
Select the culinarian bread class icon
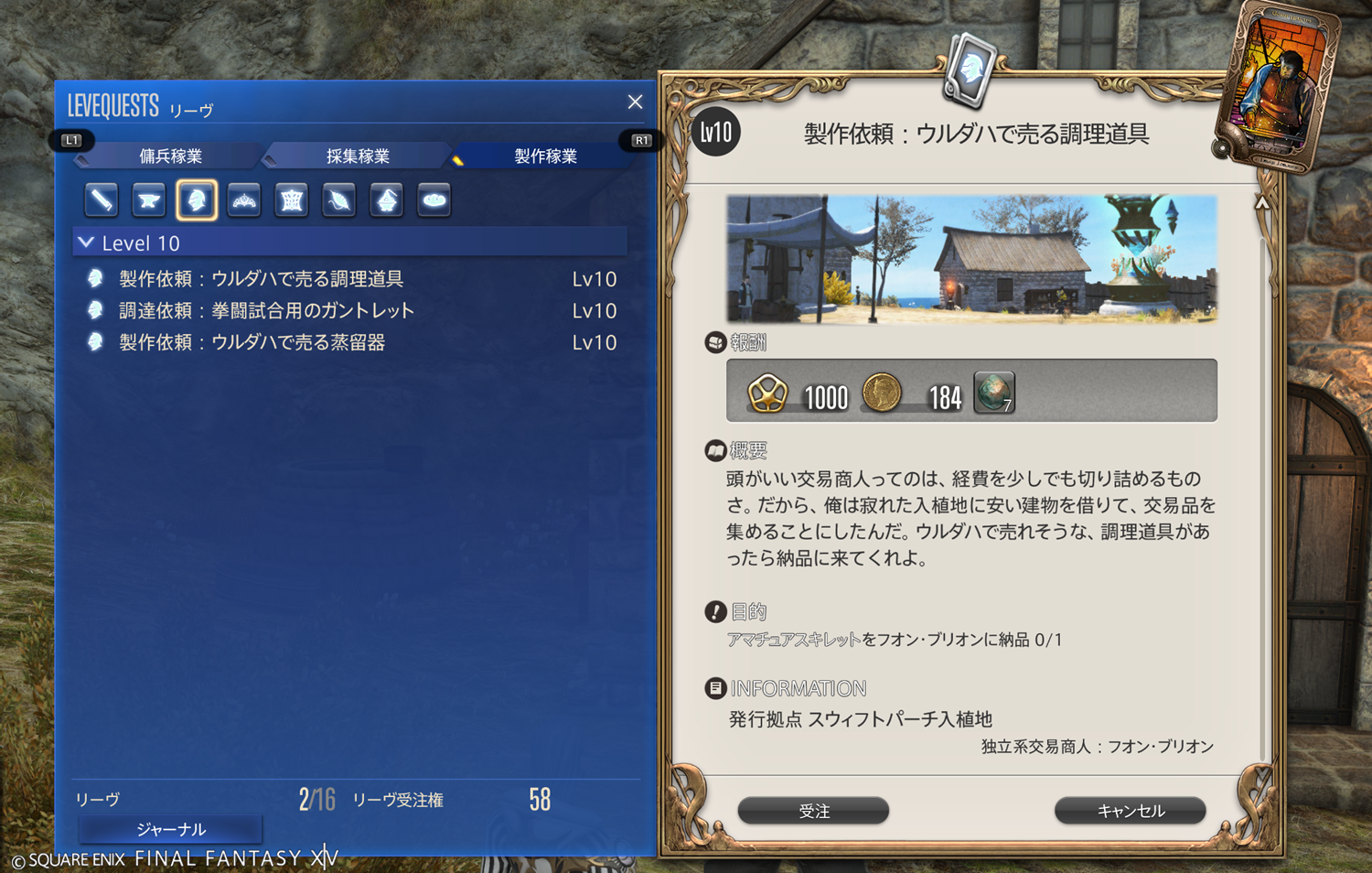(434, 199)
